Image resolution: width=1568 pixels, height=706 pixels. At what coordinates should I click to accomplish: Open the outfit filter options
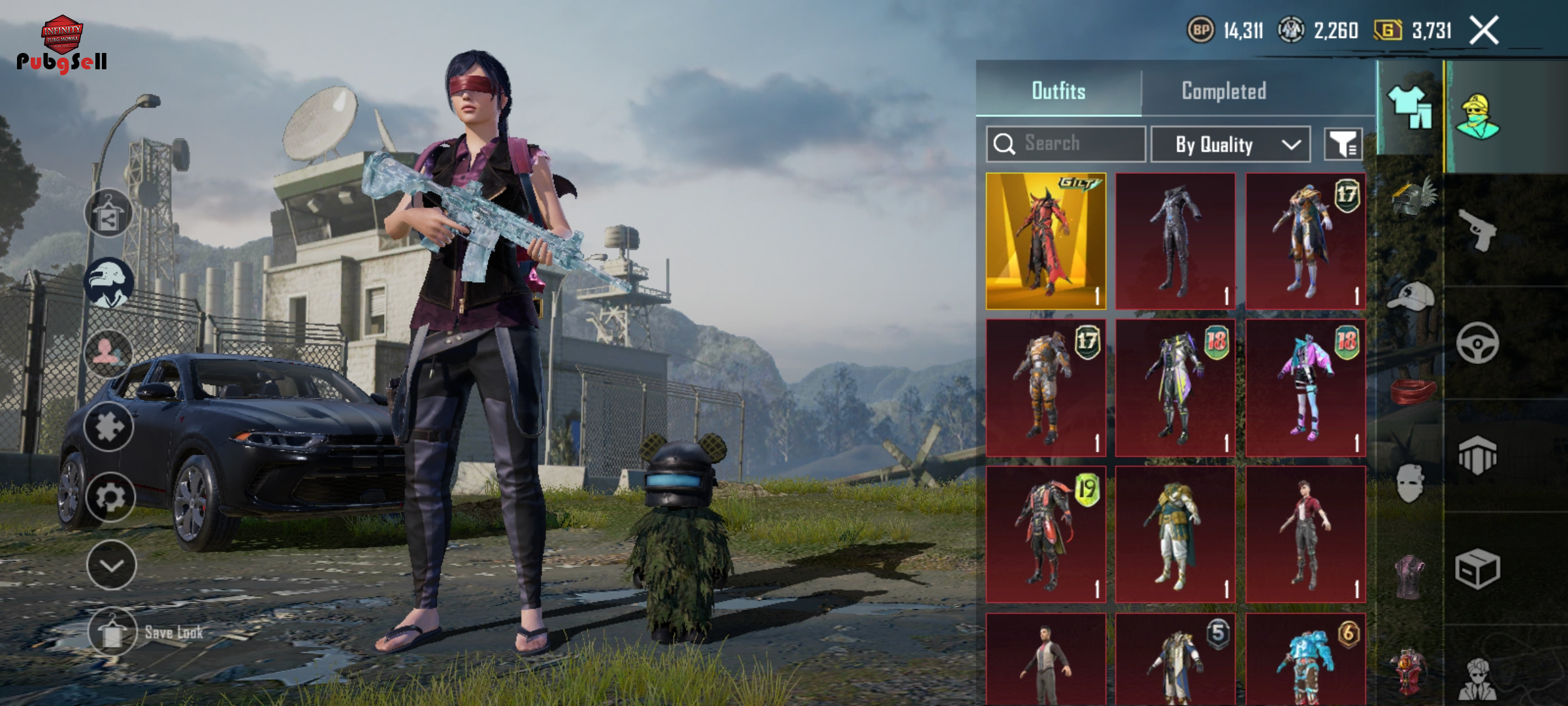(x=1343, y=144)
